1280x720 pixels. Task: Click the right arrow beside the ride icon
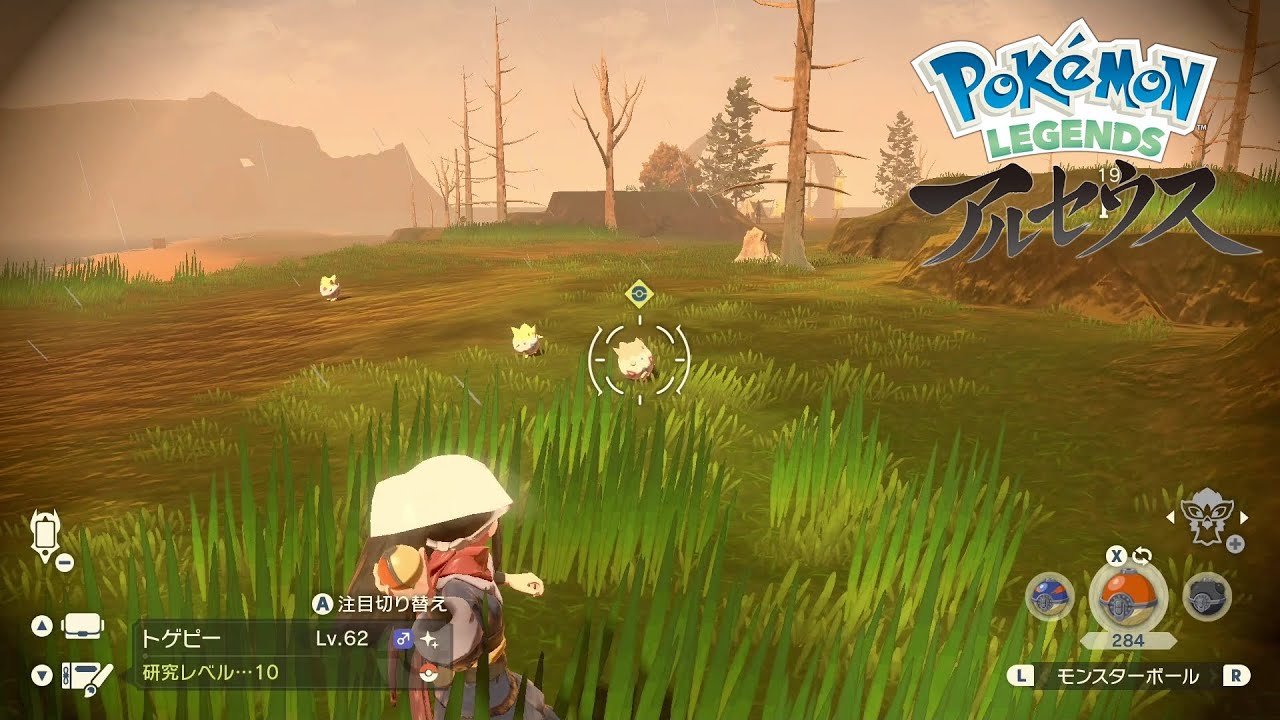point(1244,517)
